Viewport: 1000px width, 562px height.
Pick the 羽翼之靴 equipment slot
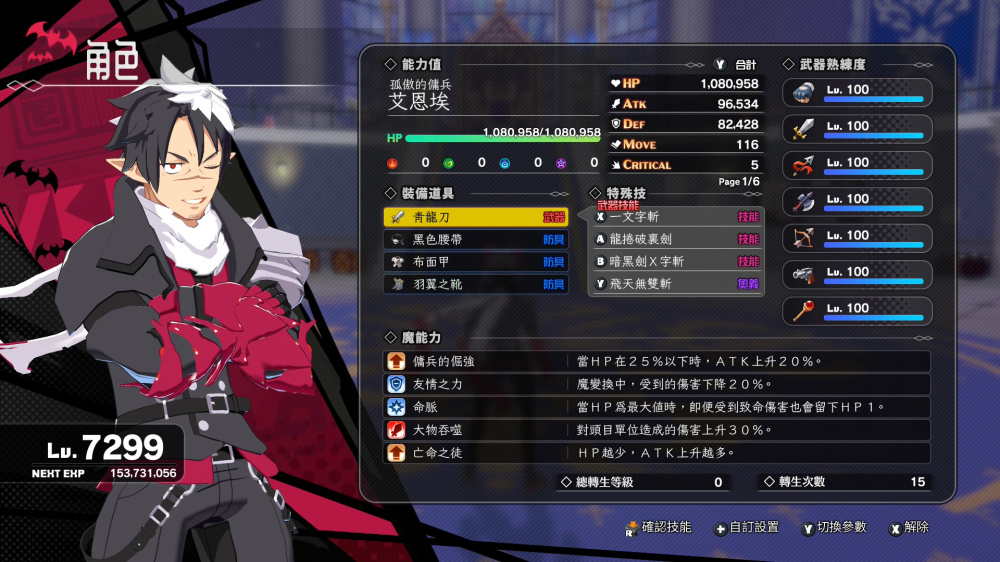pos(475,284)
